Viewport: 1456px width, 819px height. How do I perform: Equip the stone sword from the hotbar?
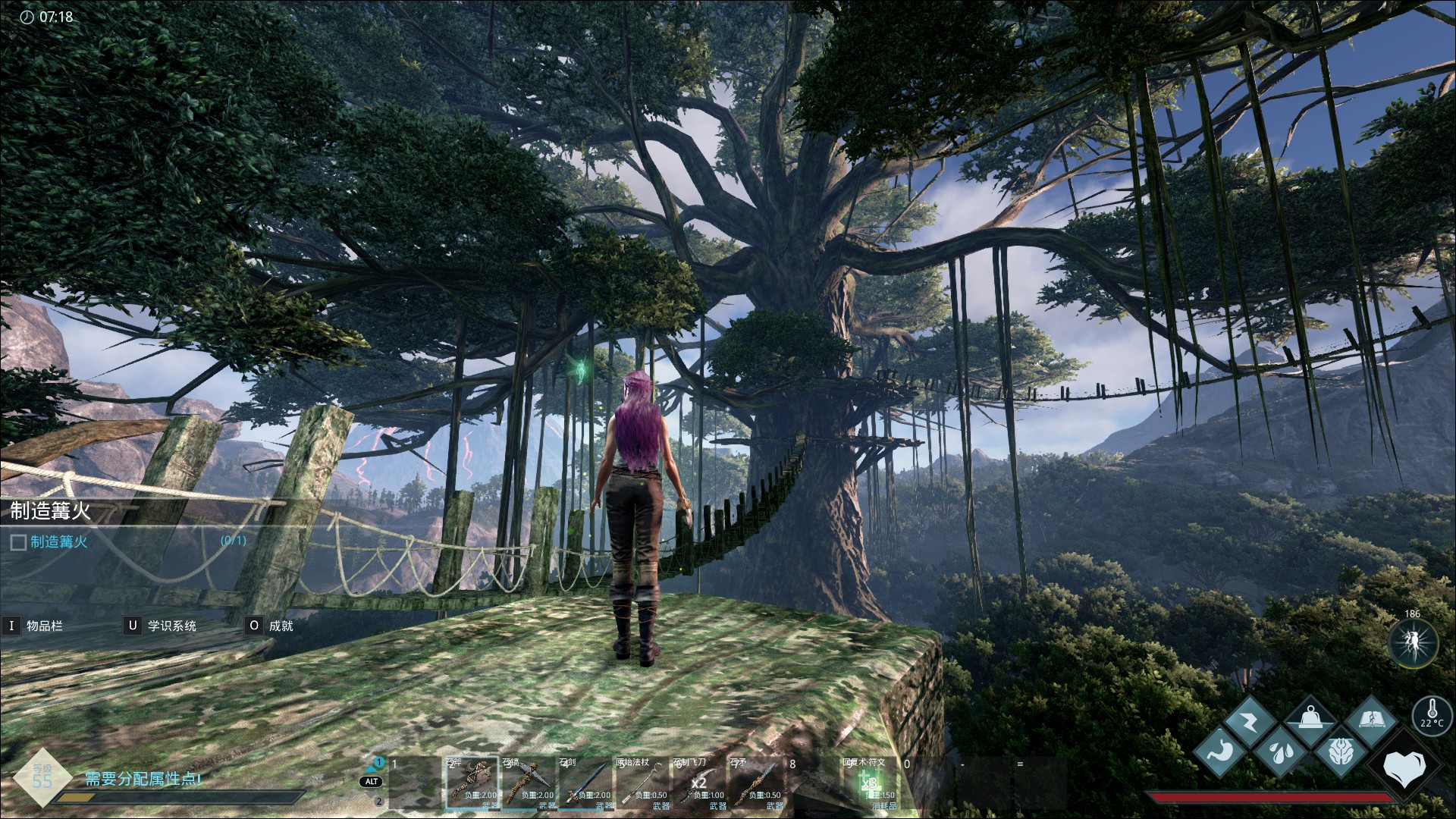coord(585,783)
